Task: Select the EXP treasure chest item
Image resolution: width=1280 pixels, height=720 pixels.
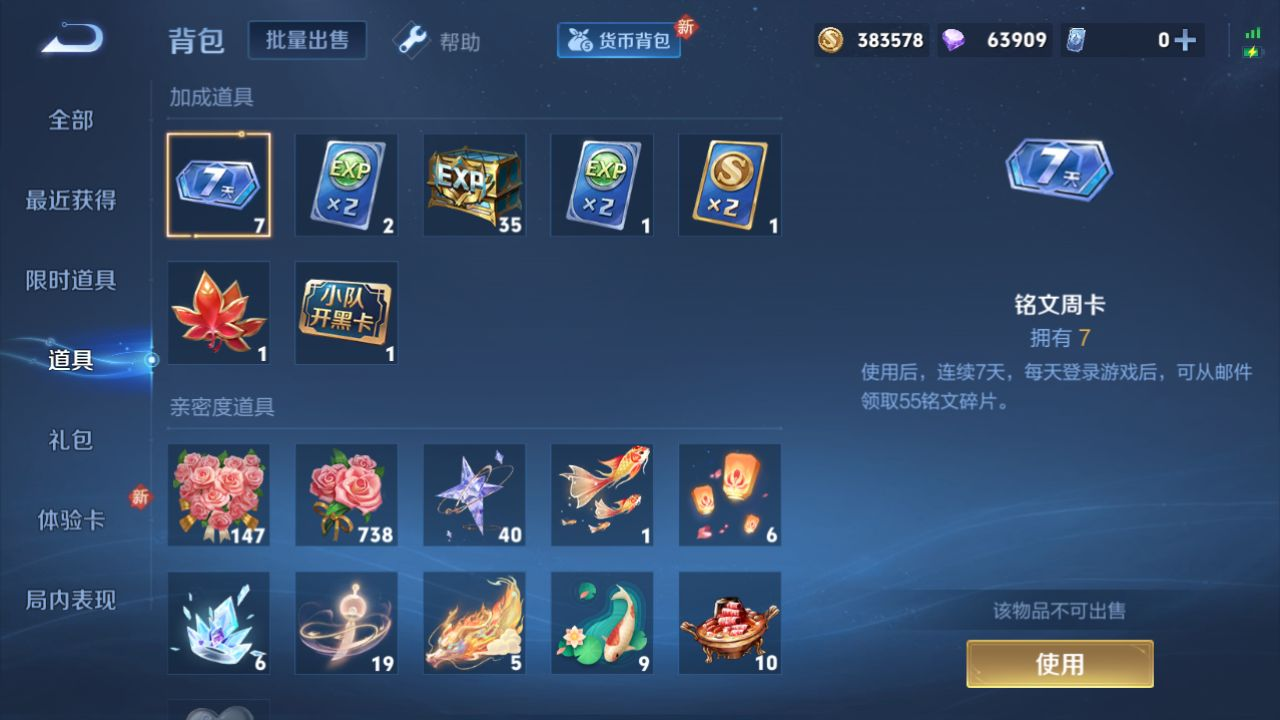Action: [x=474, y=185]
